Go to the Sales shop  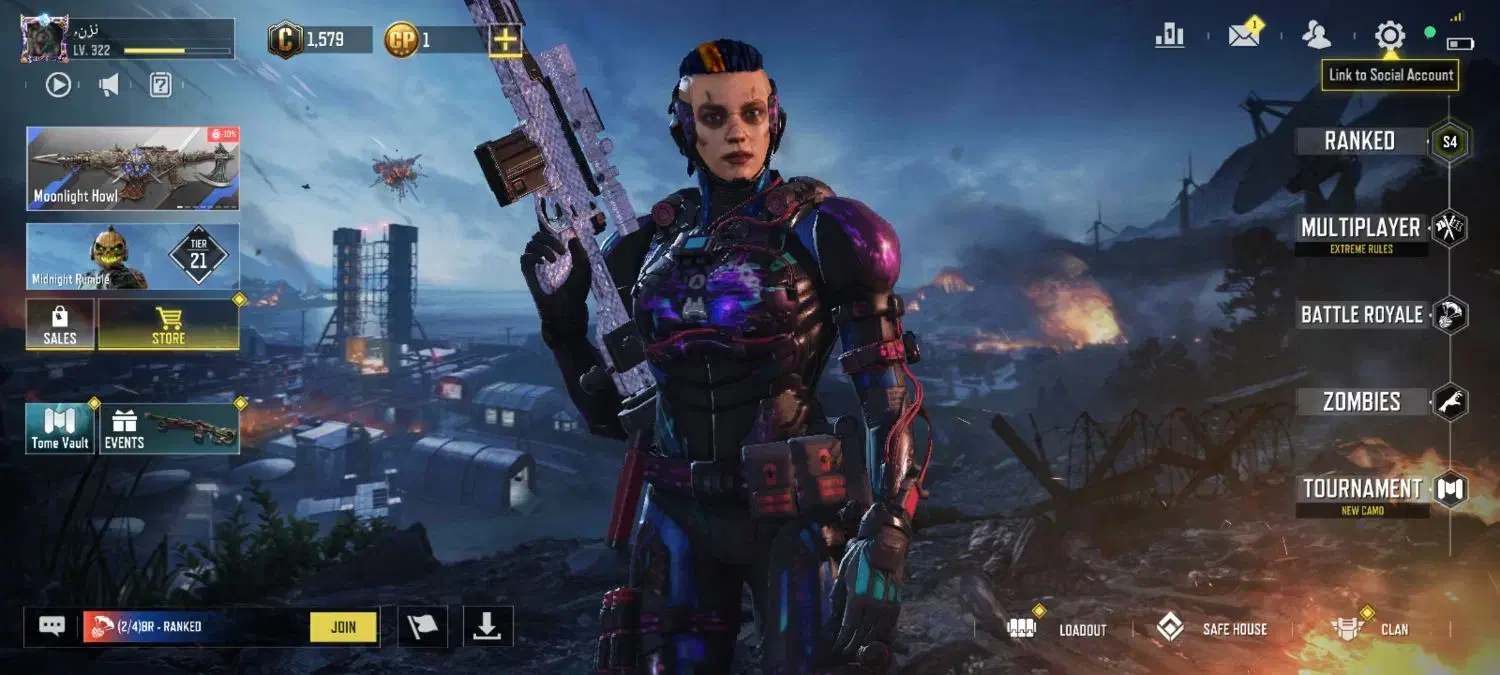click(60, 325)
